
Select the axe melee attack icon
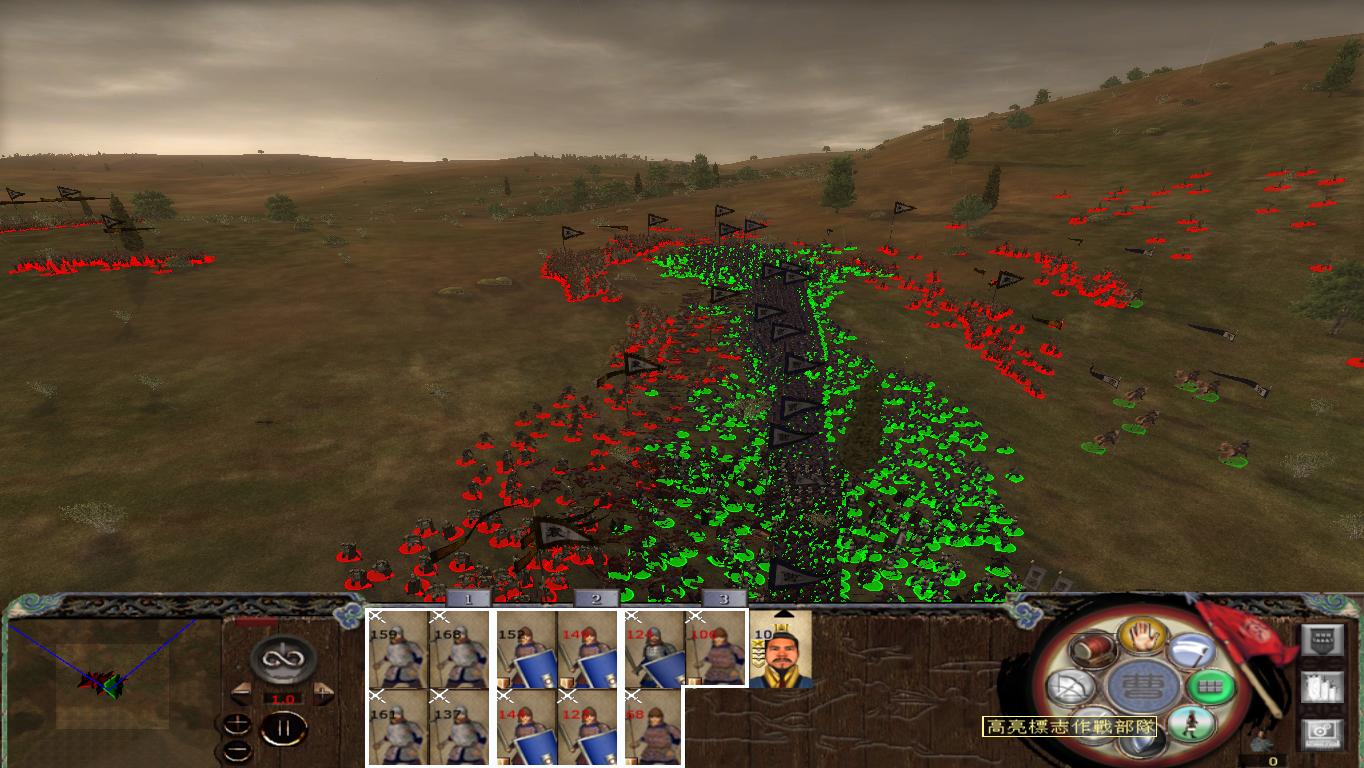tap(1190, 652)
